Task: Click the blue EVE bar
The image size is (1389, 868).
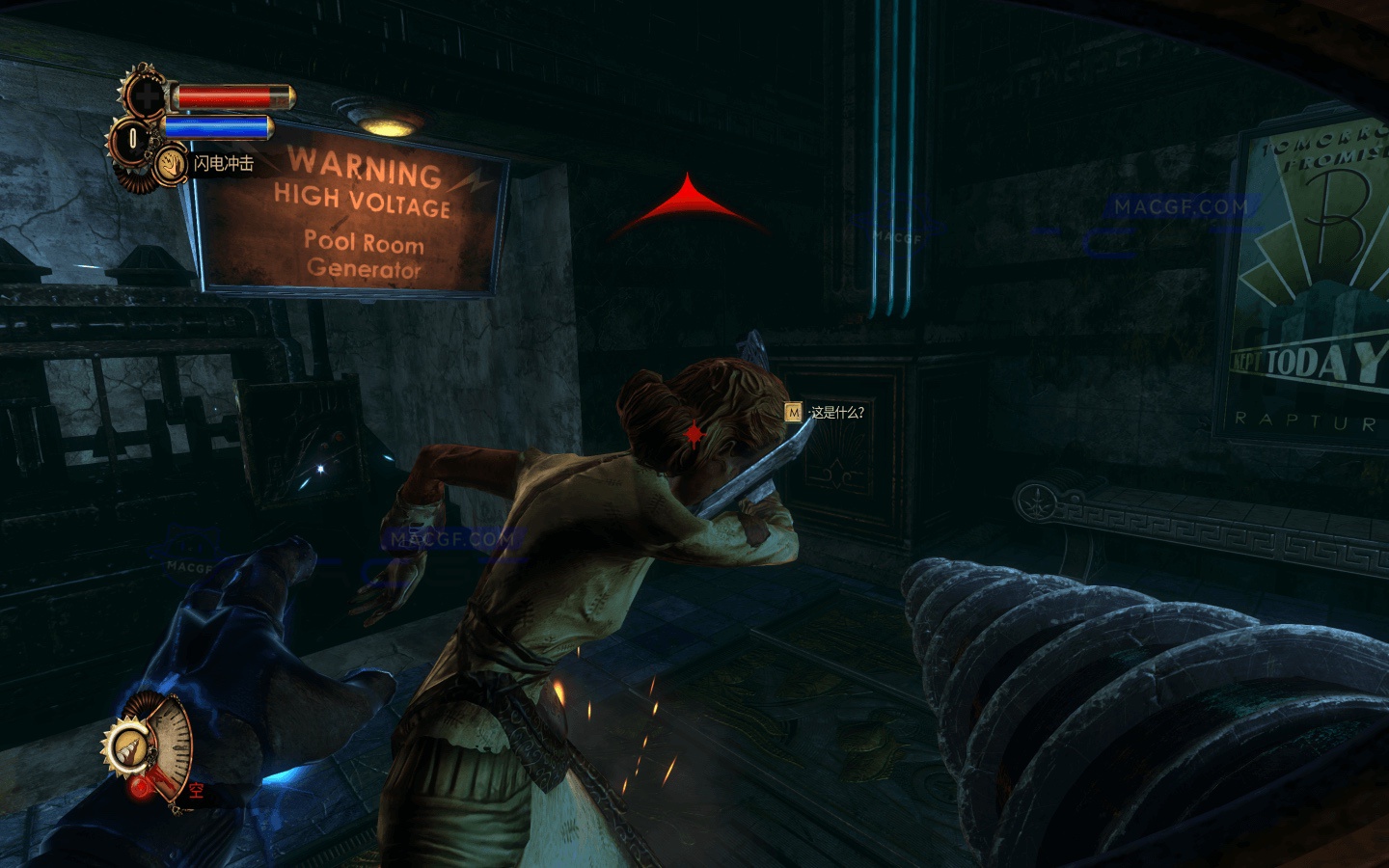Action: click(x=218, y=128)
